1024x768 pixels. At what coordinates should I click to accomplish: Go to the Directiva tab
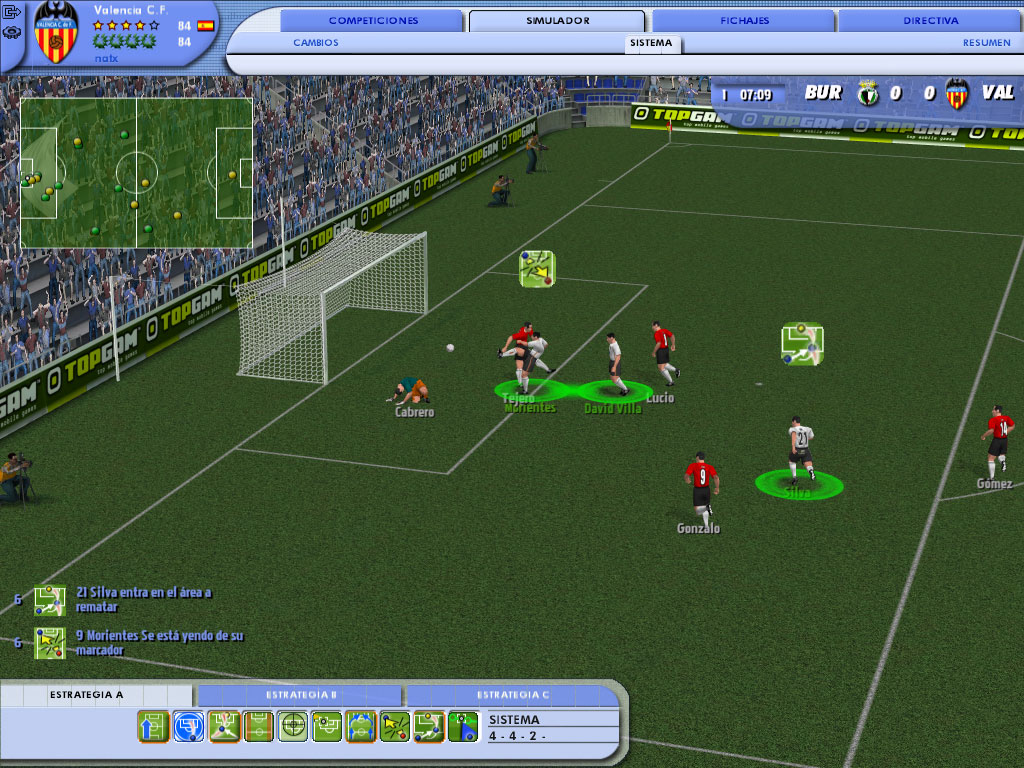coord(930,20)
